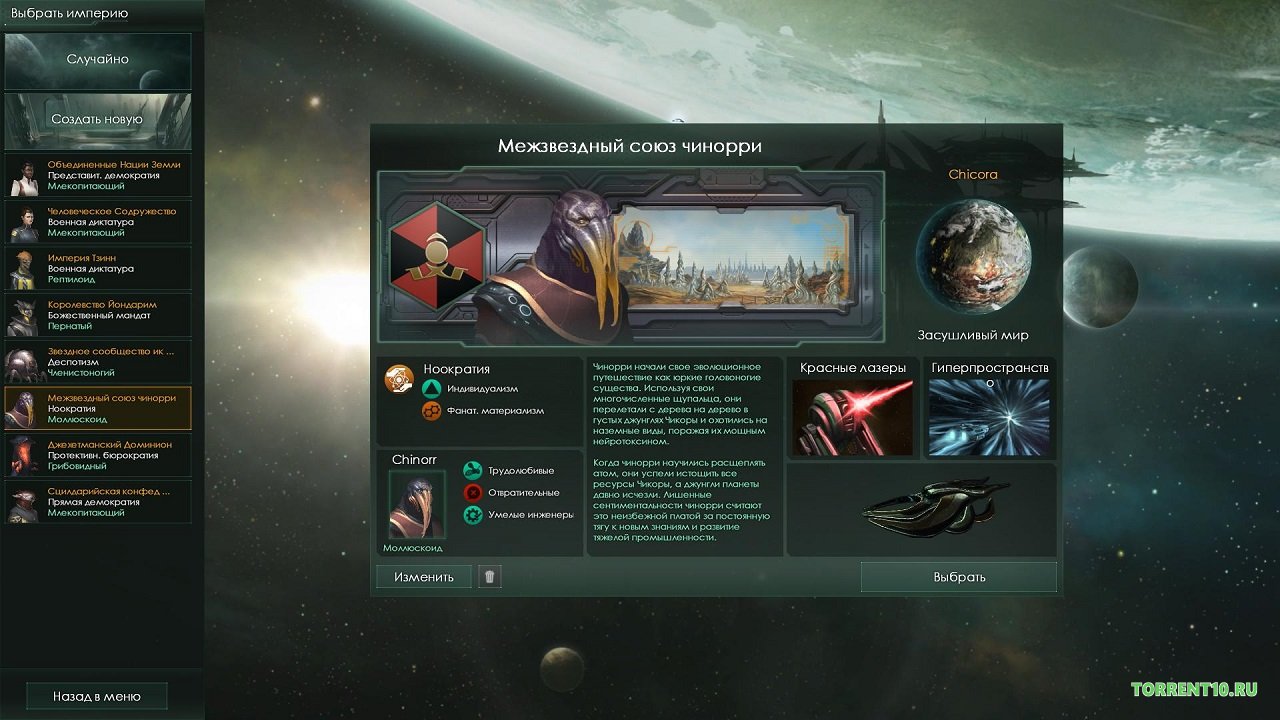The height and width of the screenshot is (720, 1280).
Task: Click the Ноократия government icon
Action: click(x=399, y=378)
